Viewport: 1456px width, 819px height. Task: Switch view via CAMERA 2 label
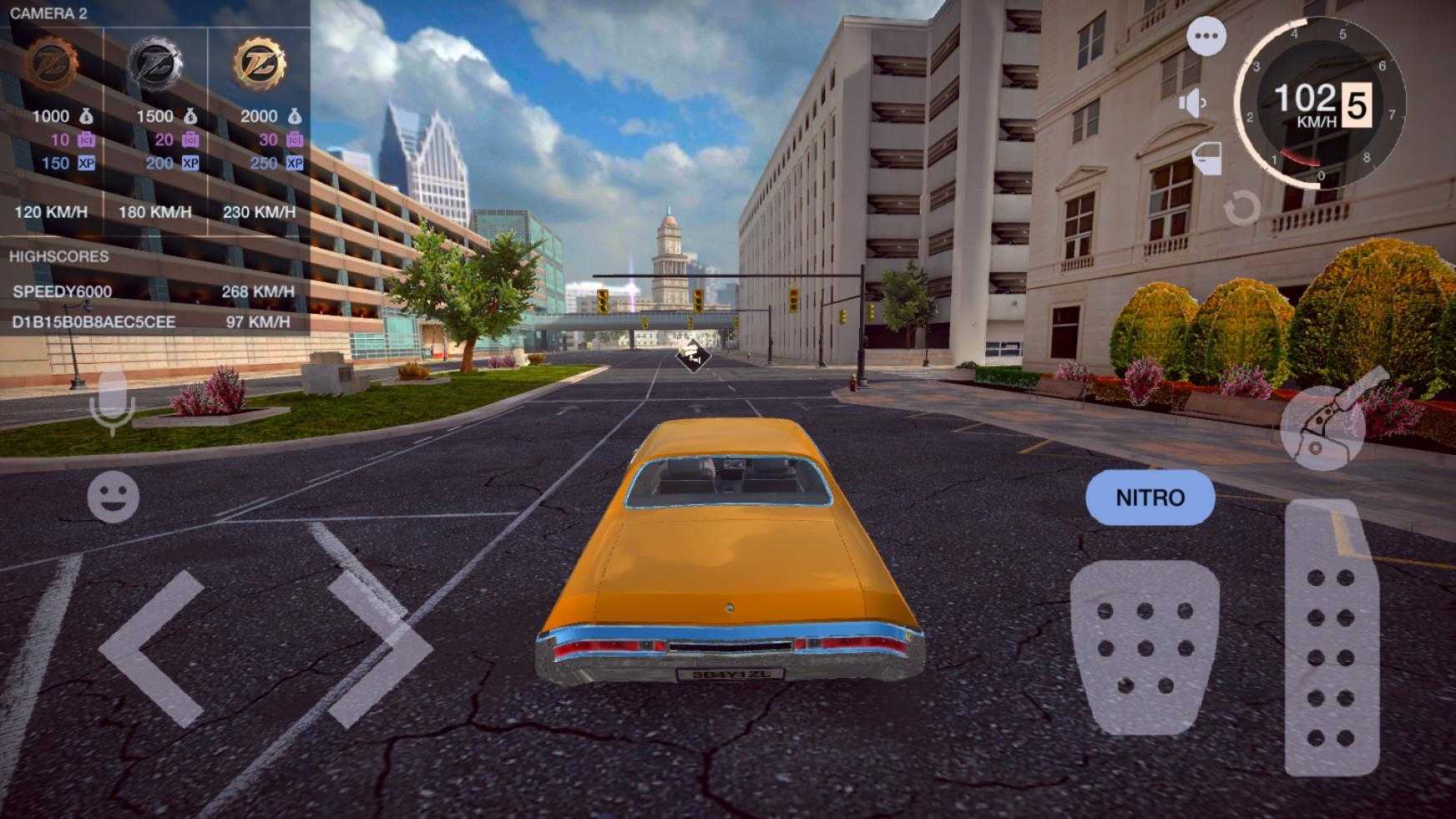(x=48, y=13)
